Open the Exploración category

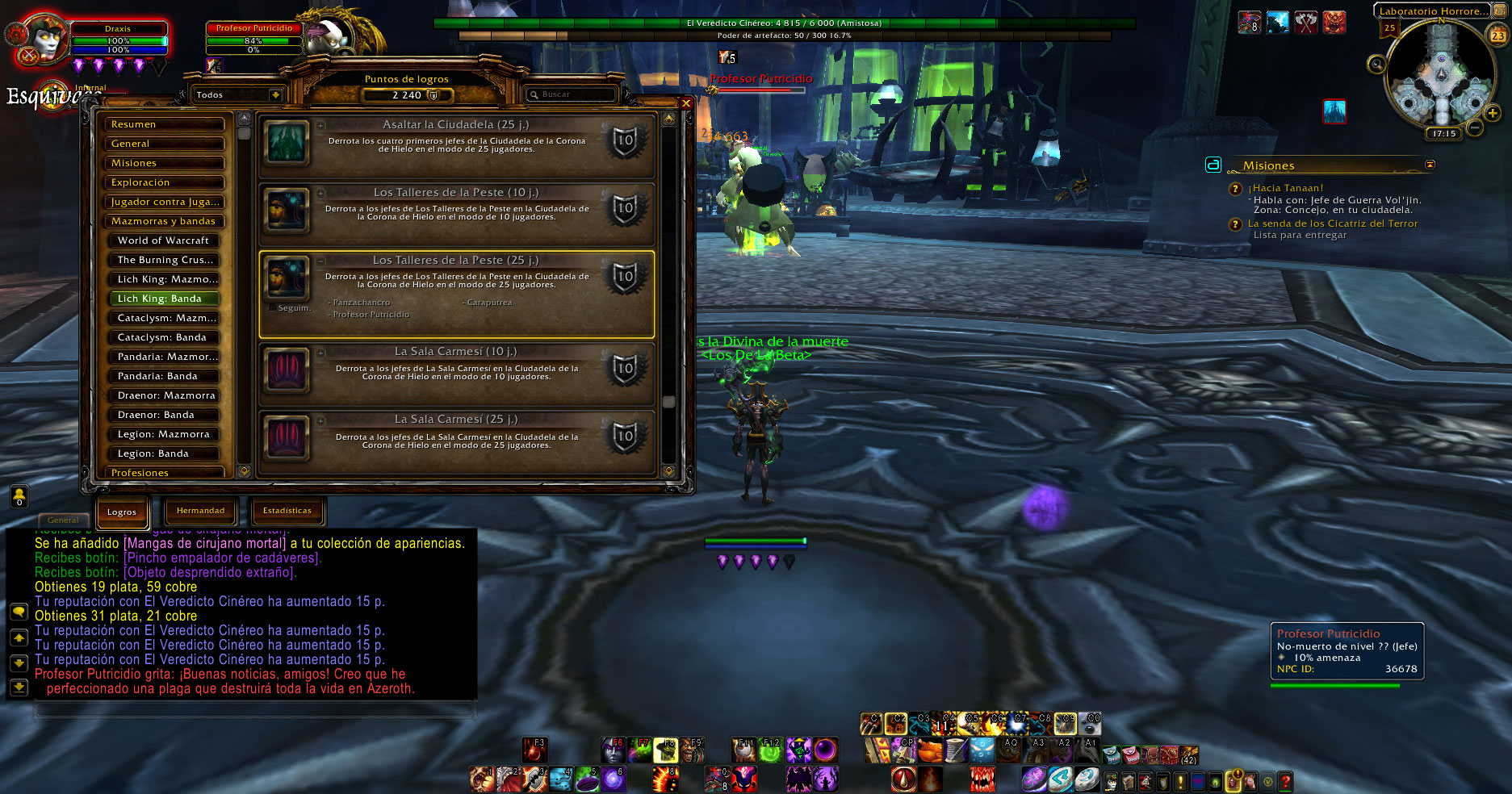tap(165, 182)
